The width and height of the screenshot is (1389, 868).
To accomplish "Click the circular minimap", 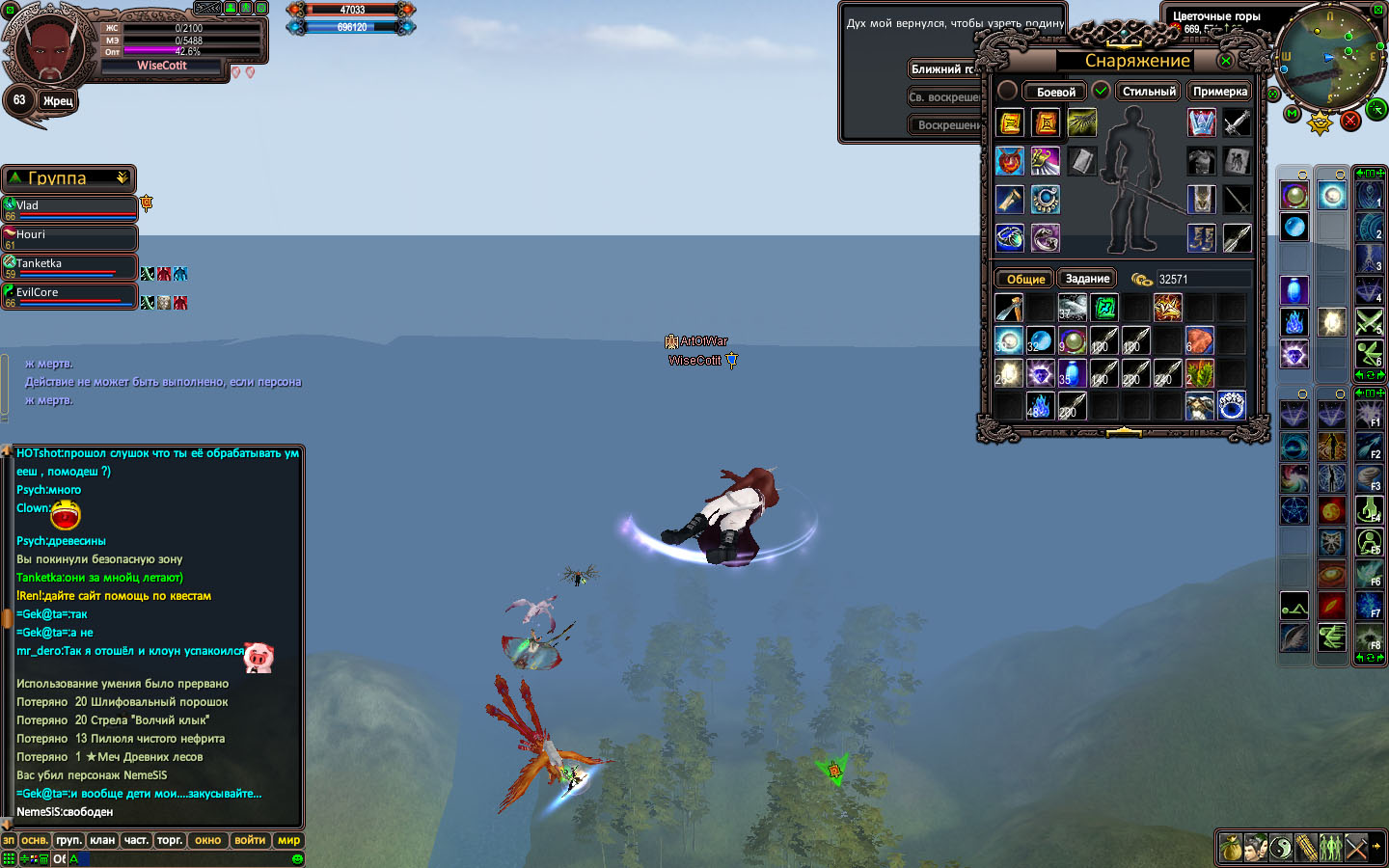I will [x=1328, y=57].
